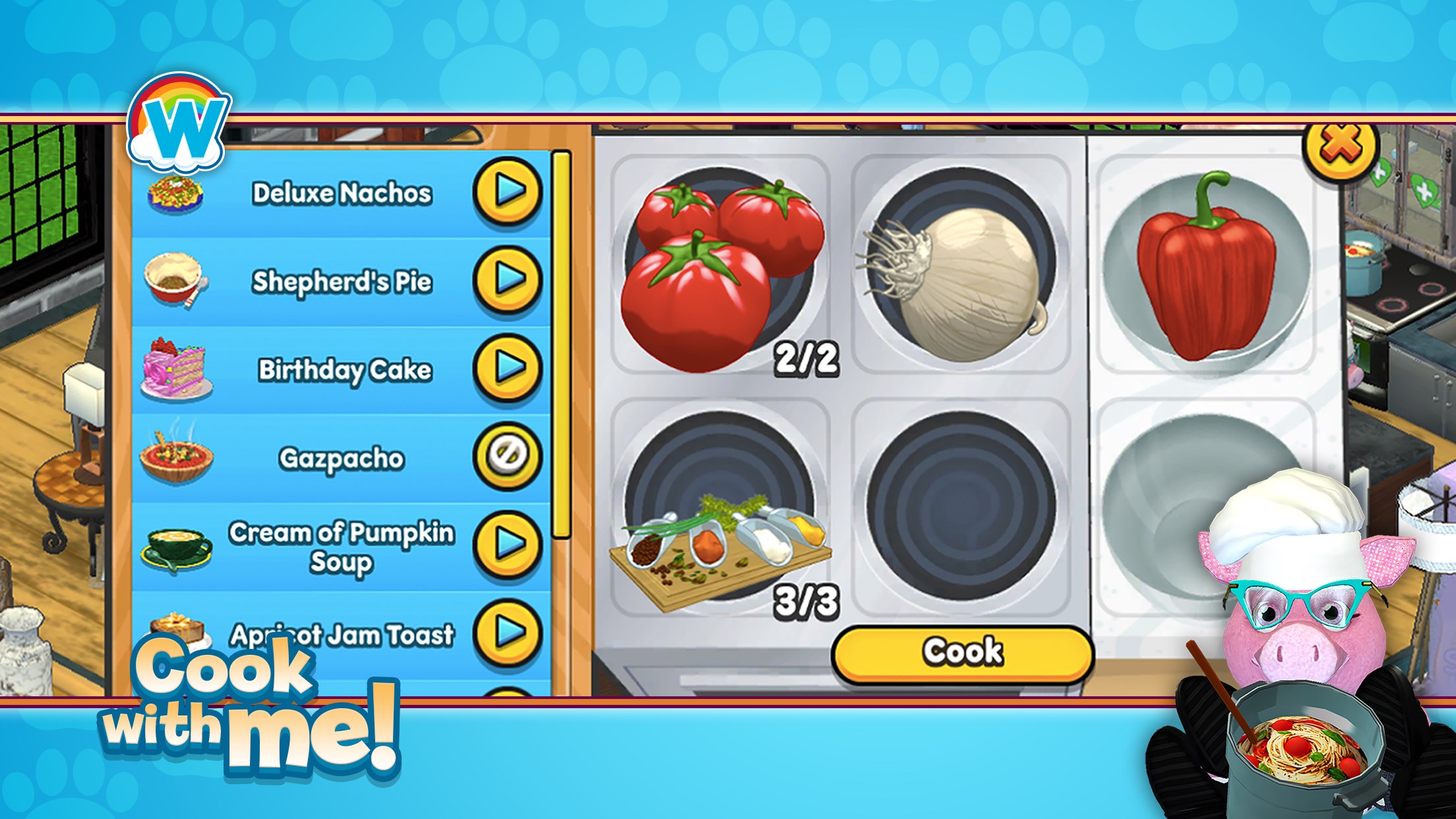
Task: Start the Cream of Pumpkin Soup recipe
Action: tap(508, 545)
